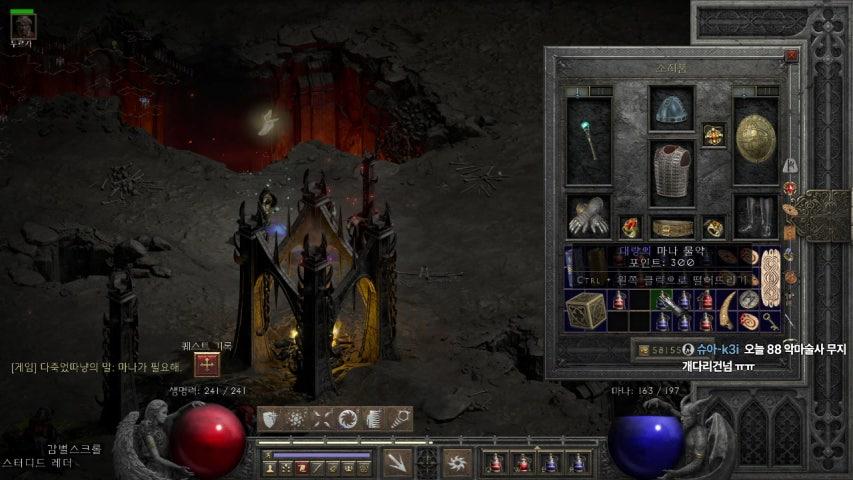Open the left-click skill selector
The width and height of the screenshot is (853, 480).
pos(398,462)
